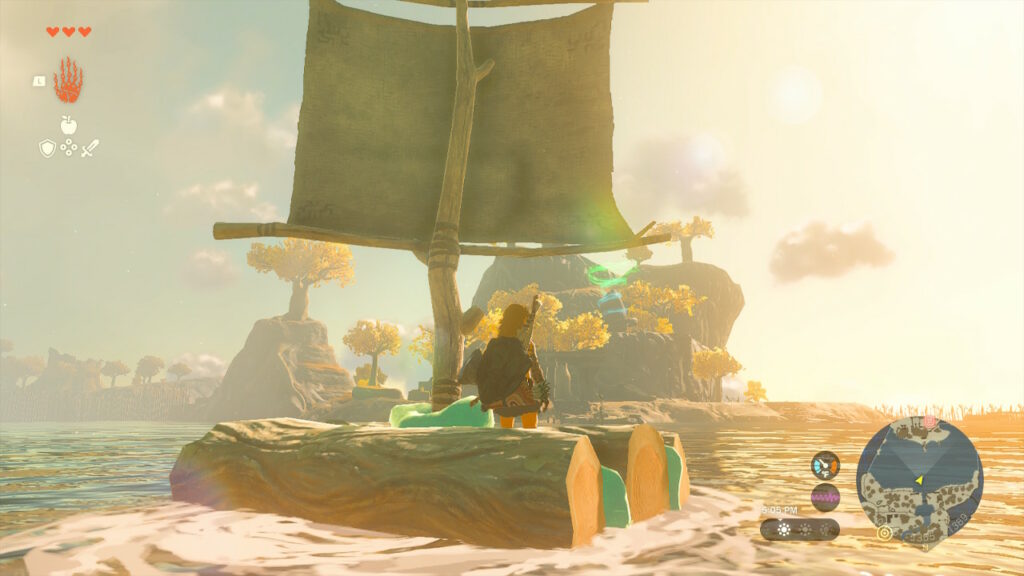Select the apple quick-item icon

[69, 125]
